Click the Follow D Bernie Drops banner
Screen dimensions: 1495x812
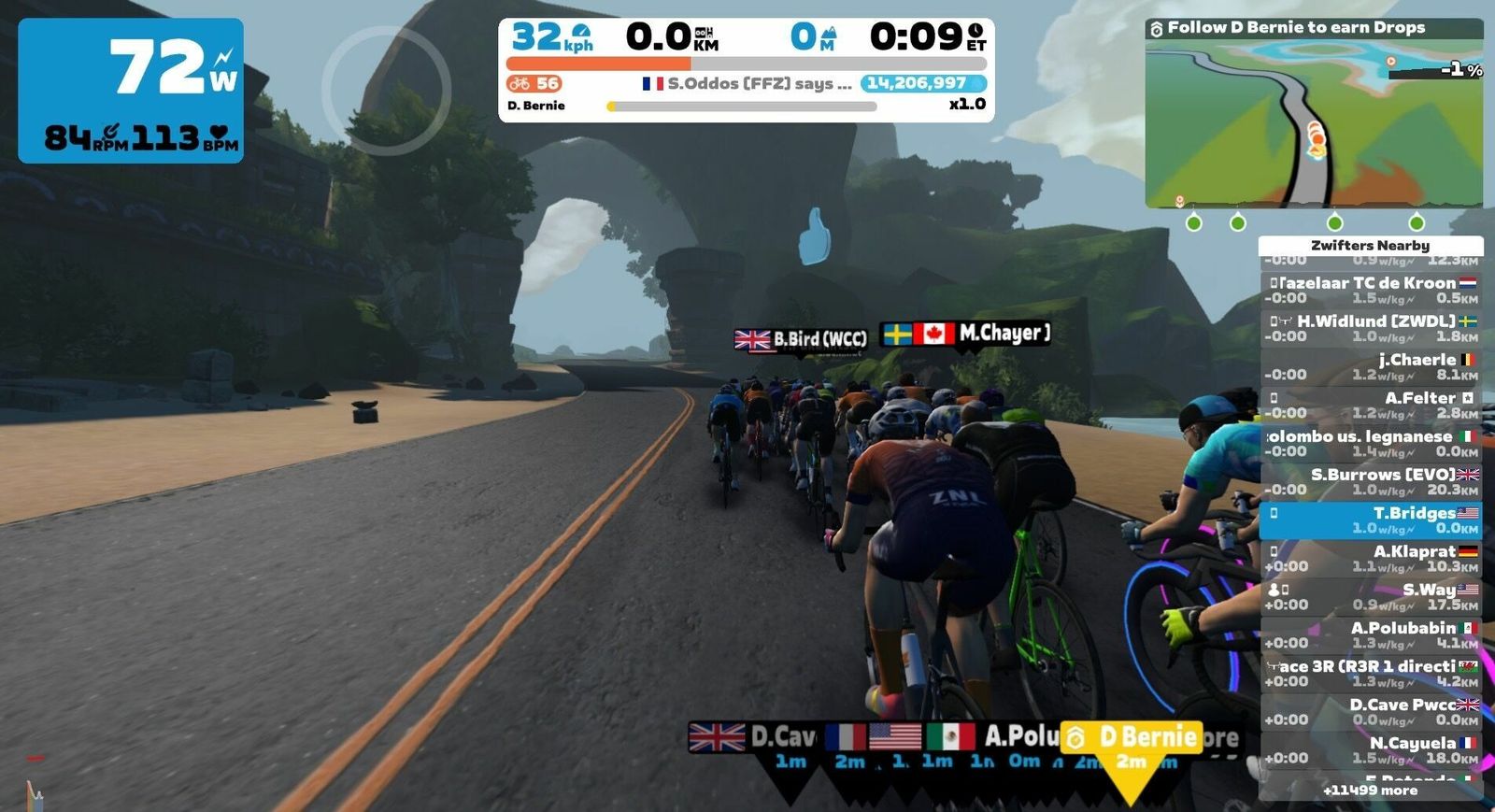(x=1313, y=28)
